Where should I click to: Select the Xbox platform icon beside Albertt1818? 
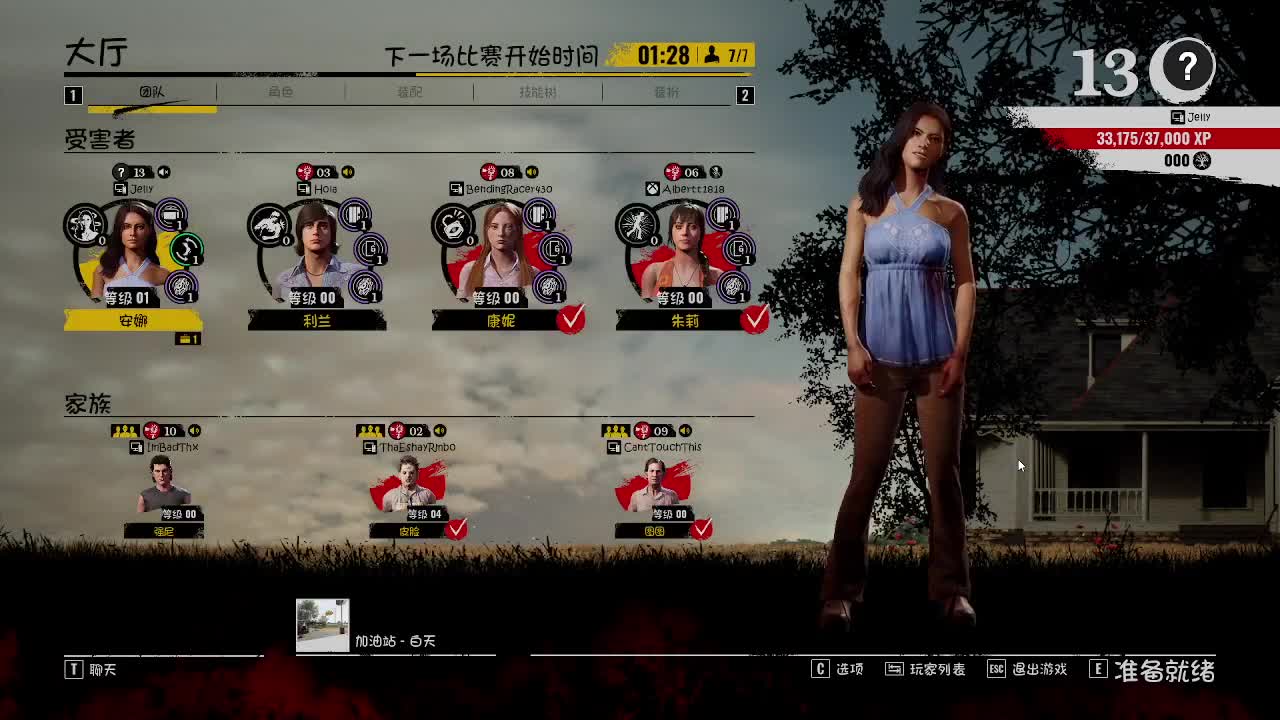point(654,188)
